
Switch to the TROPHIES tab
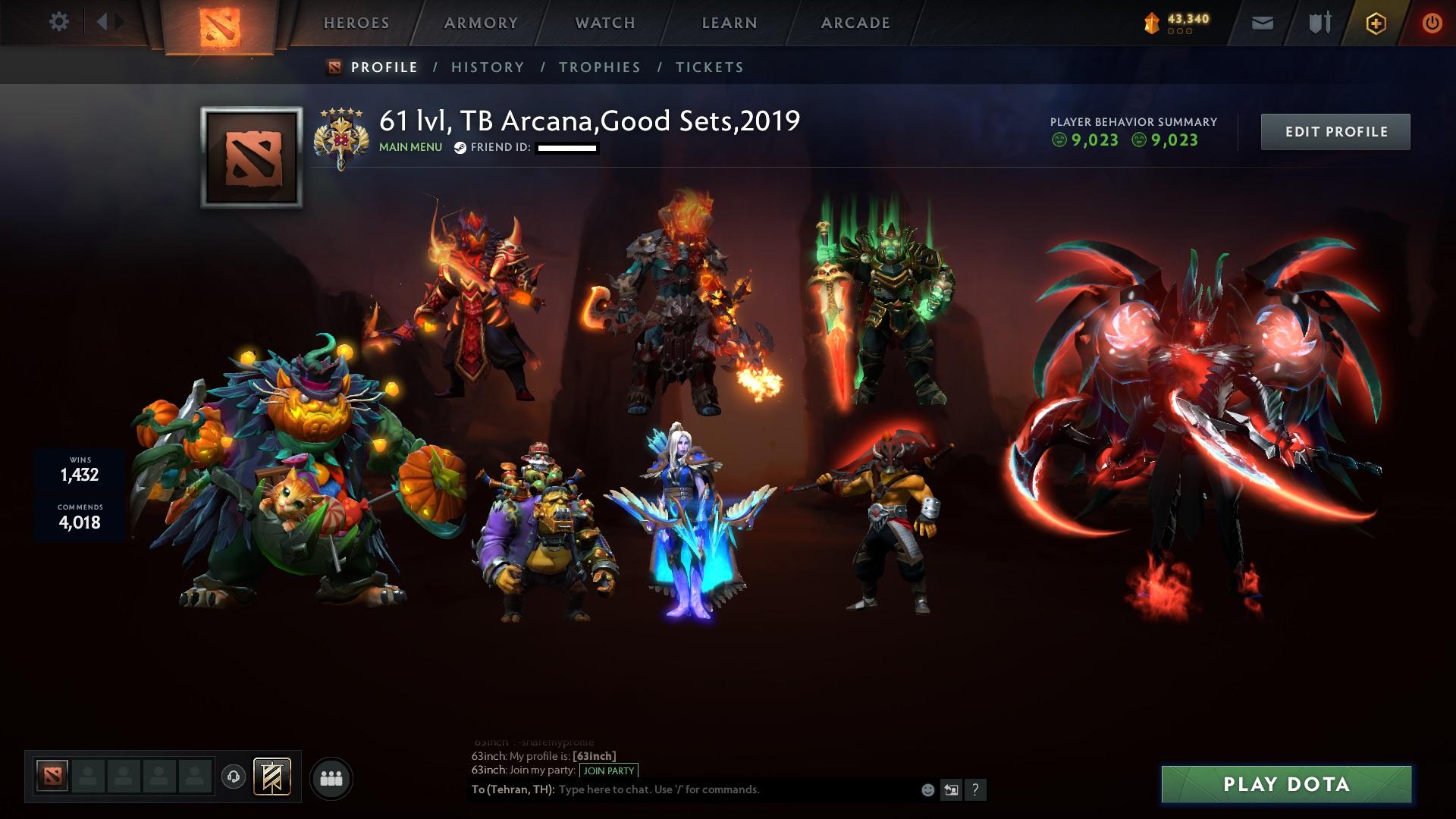point(599,67)
